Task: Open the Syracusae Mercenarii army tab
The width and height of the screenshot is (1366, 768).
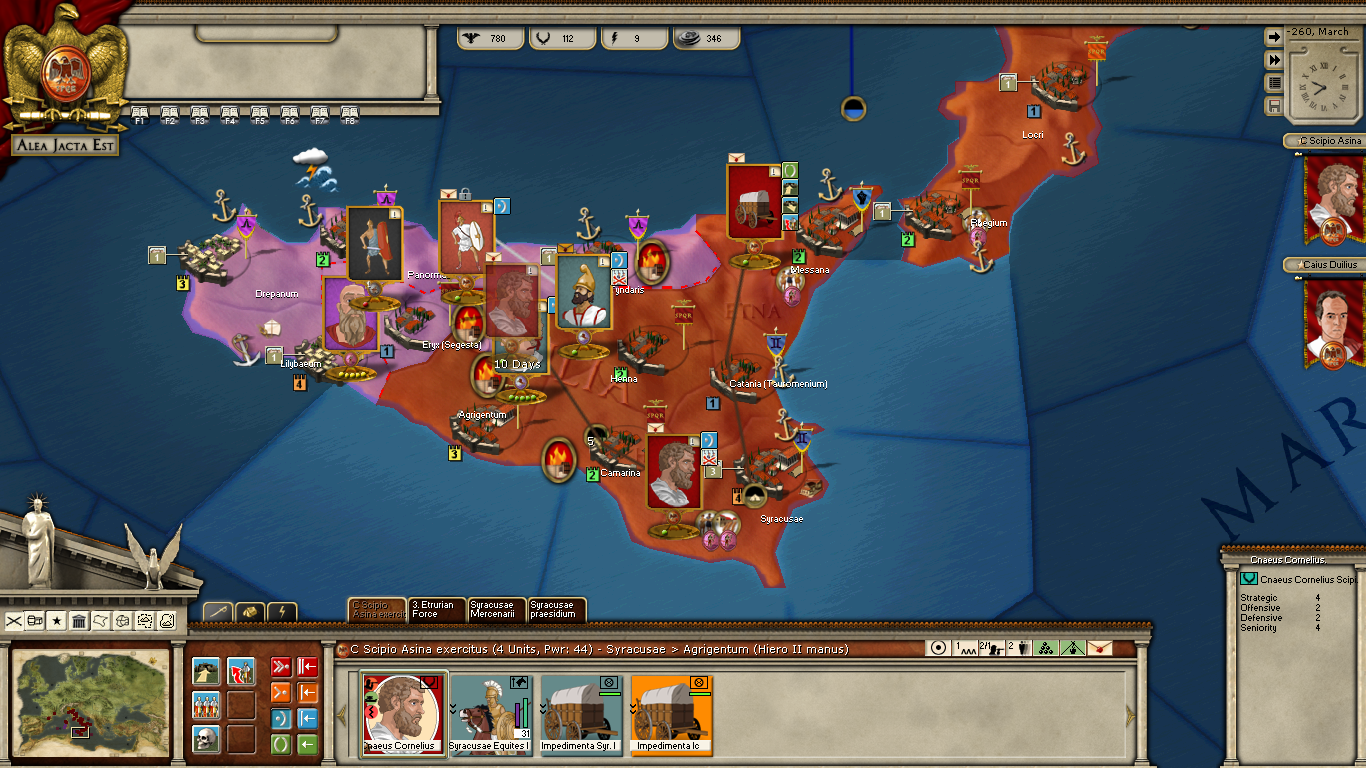Action: (497, 610)
